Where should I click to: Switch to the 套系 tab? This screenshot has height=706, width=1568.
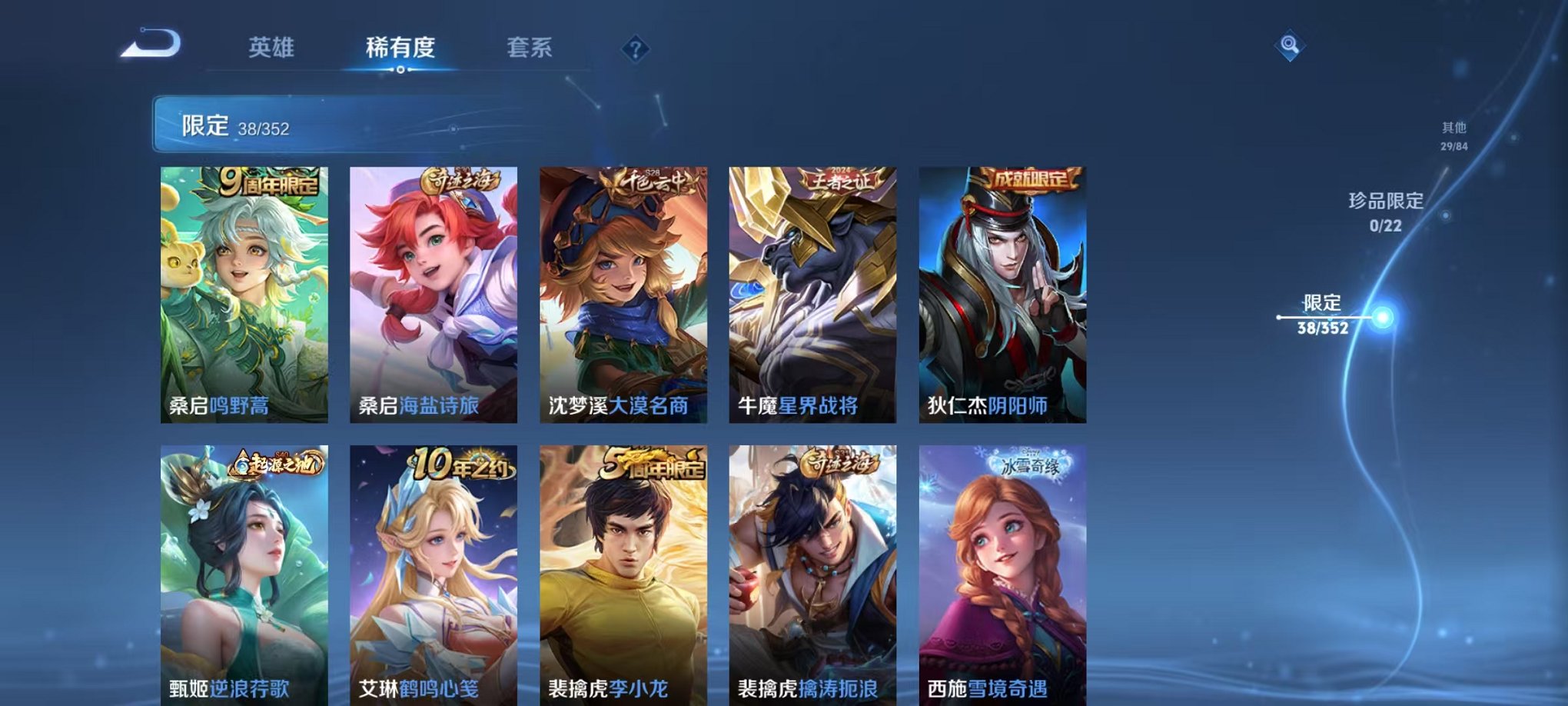coord(536,48)
